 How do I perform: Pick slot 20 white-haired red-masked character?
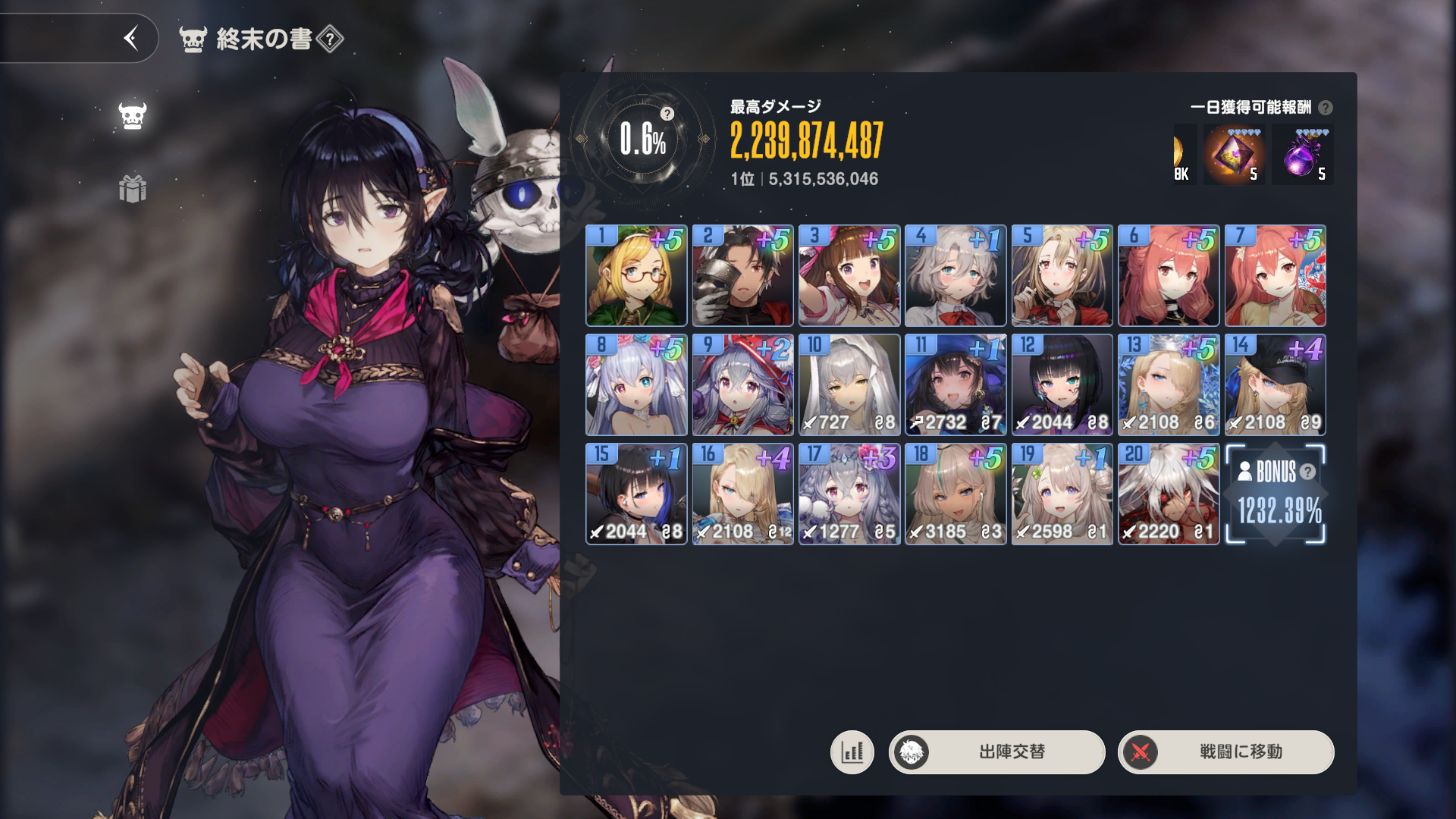coord(1169,494)
